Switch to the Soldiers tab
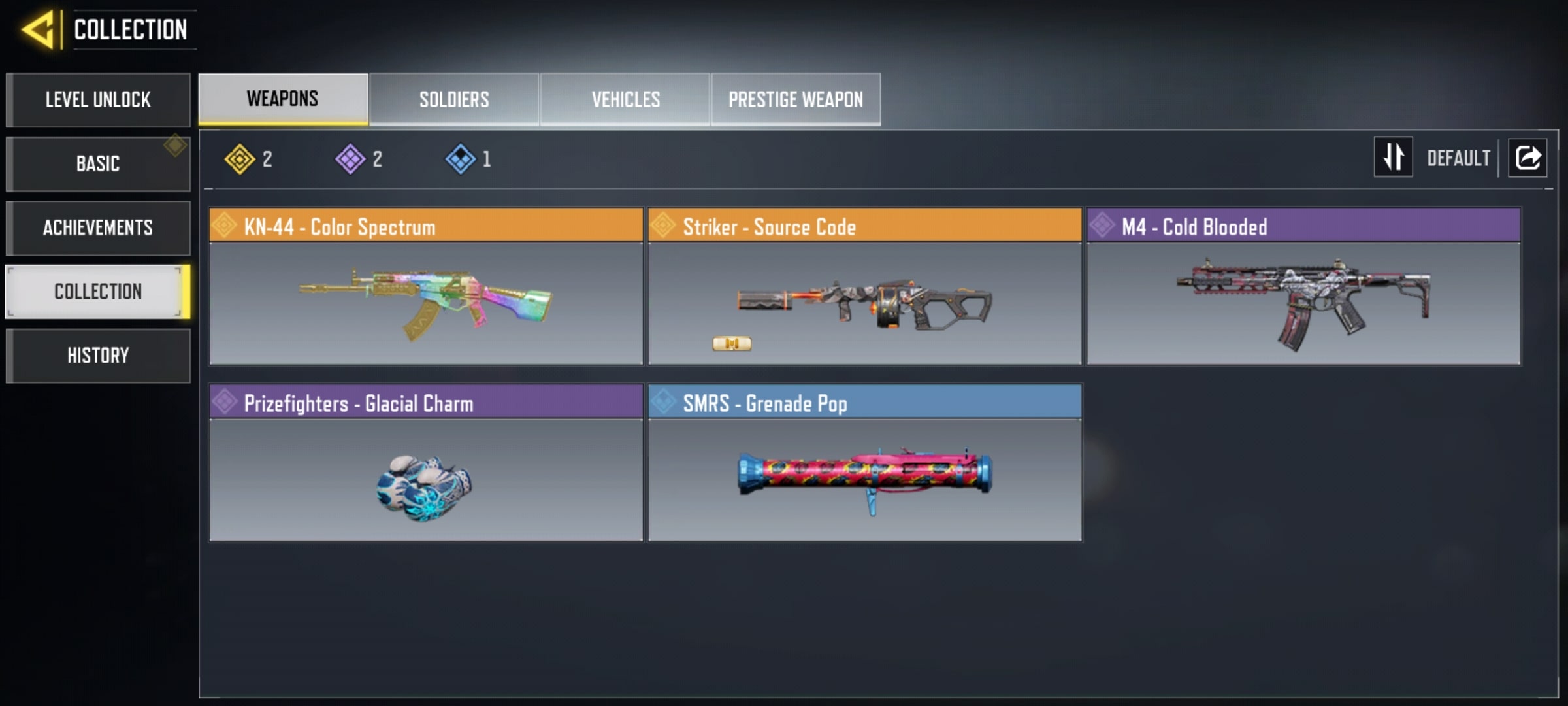This screenshot has height=706, width=1568. [x=454, y=99]
